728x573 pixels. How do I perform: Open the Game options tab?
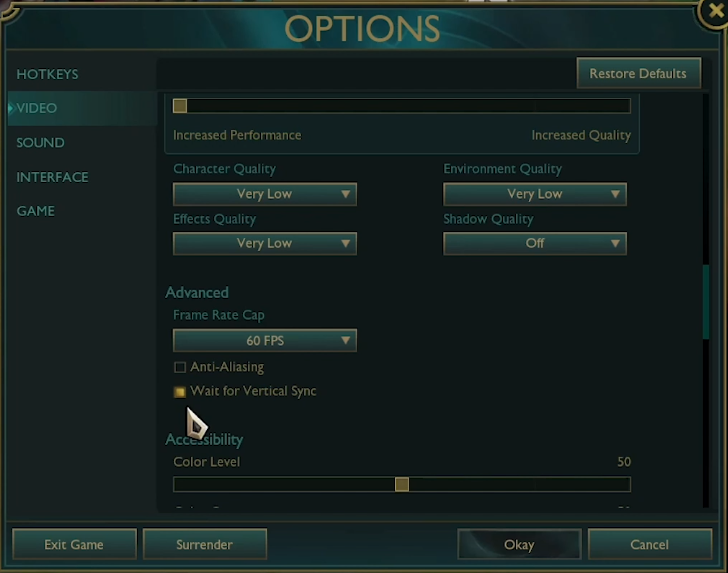(35, 211)
